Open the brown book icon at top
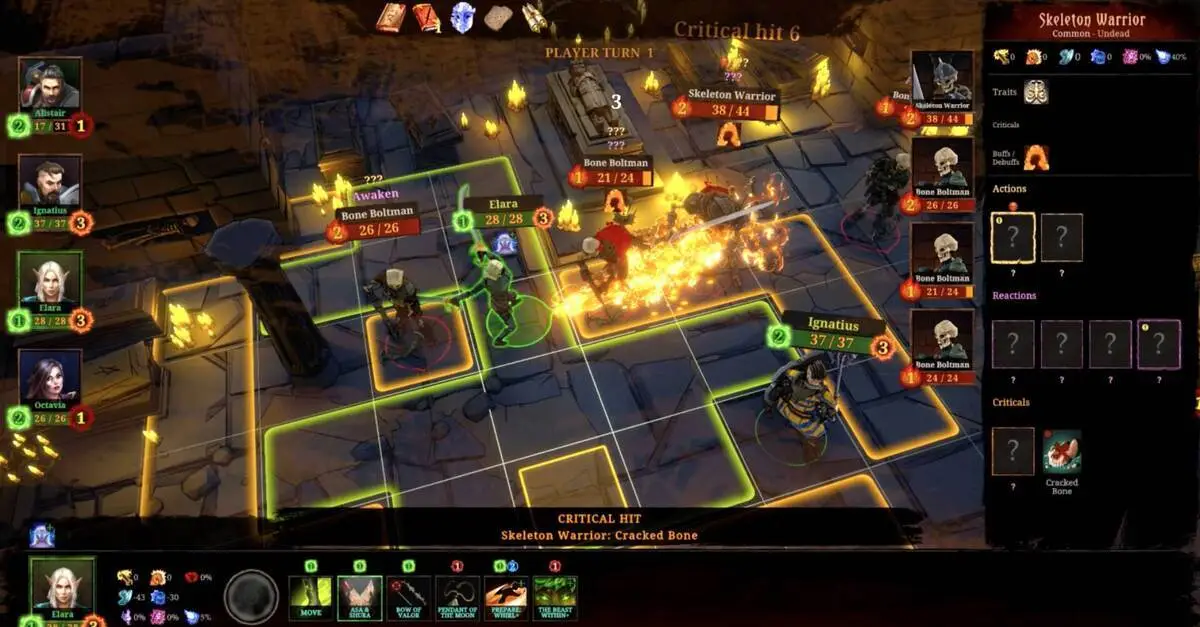The height and width of the screenshot is (627, 1200). pos(391,17)
